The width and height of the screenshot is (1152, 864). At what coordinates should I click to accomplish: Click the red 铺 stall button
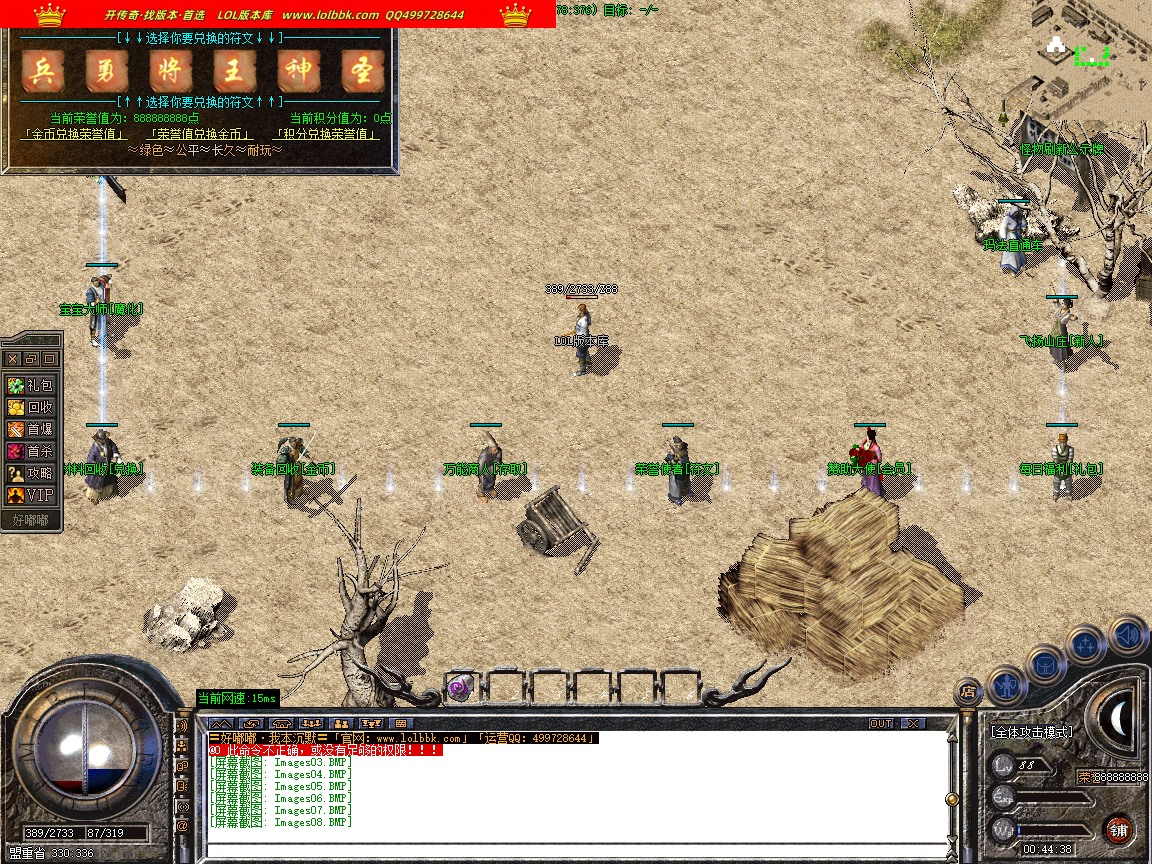[1118, 830]
